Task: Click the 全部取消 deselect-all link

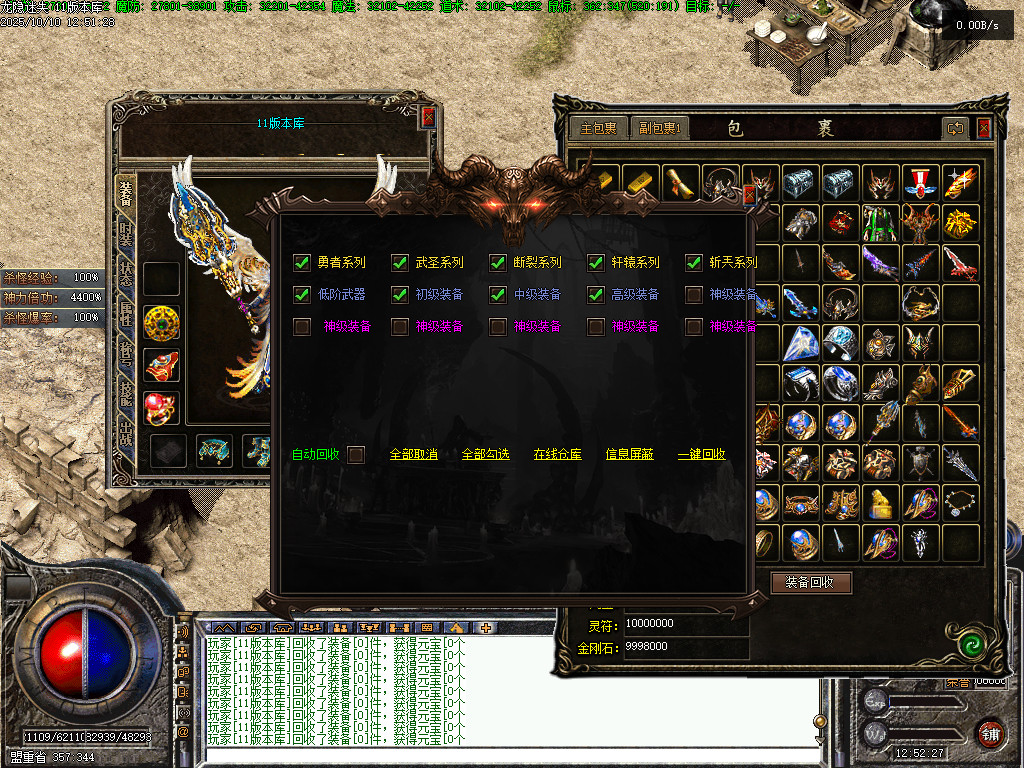Action: tap(413, 454)
